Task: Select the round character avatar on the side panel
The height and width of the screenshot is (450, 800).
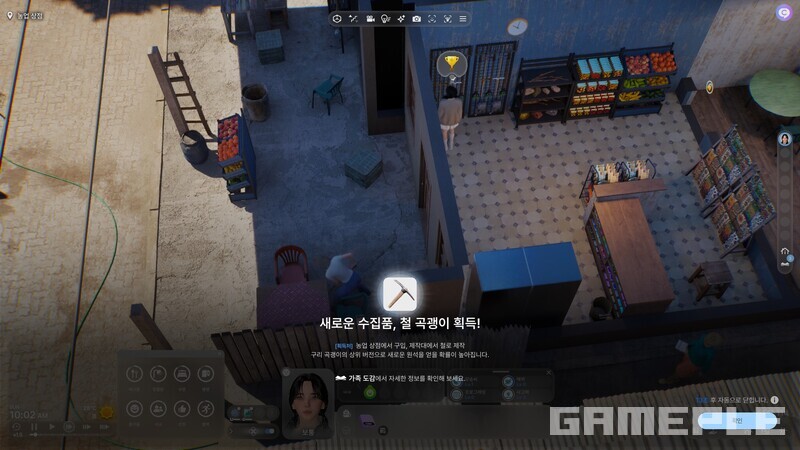Action: (x=785, y=139)
